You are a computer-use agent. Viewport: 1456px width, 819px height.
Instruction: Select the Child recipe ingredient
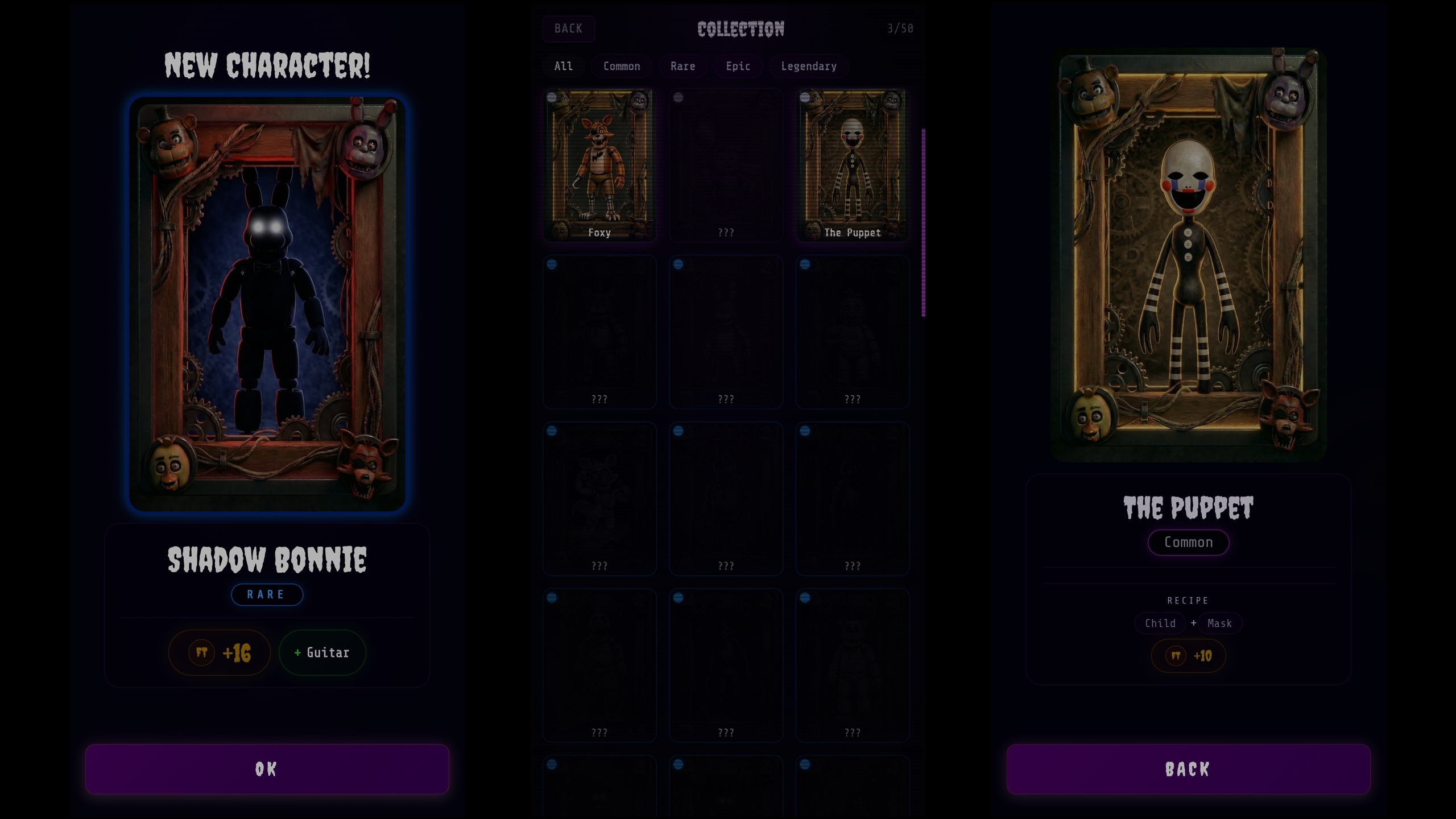click(x=1160, y=623)
